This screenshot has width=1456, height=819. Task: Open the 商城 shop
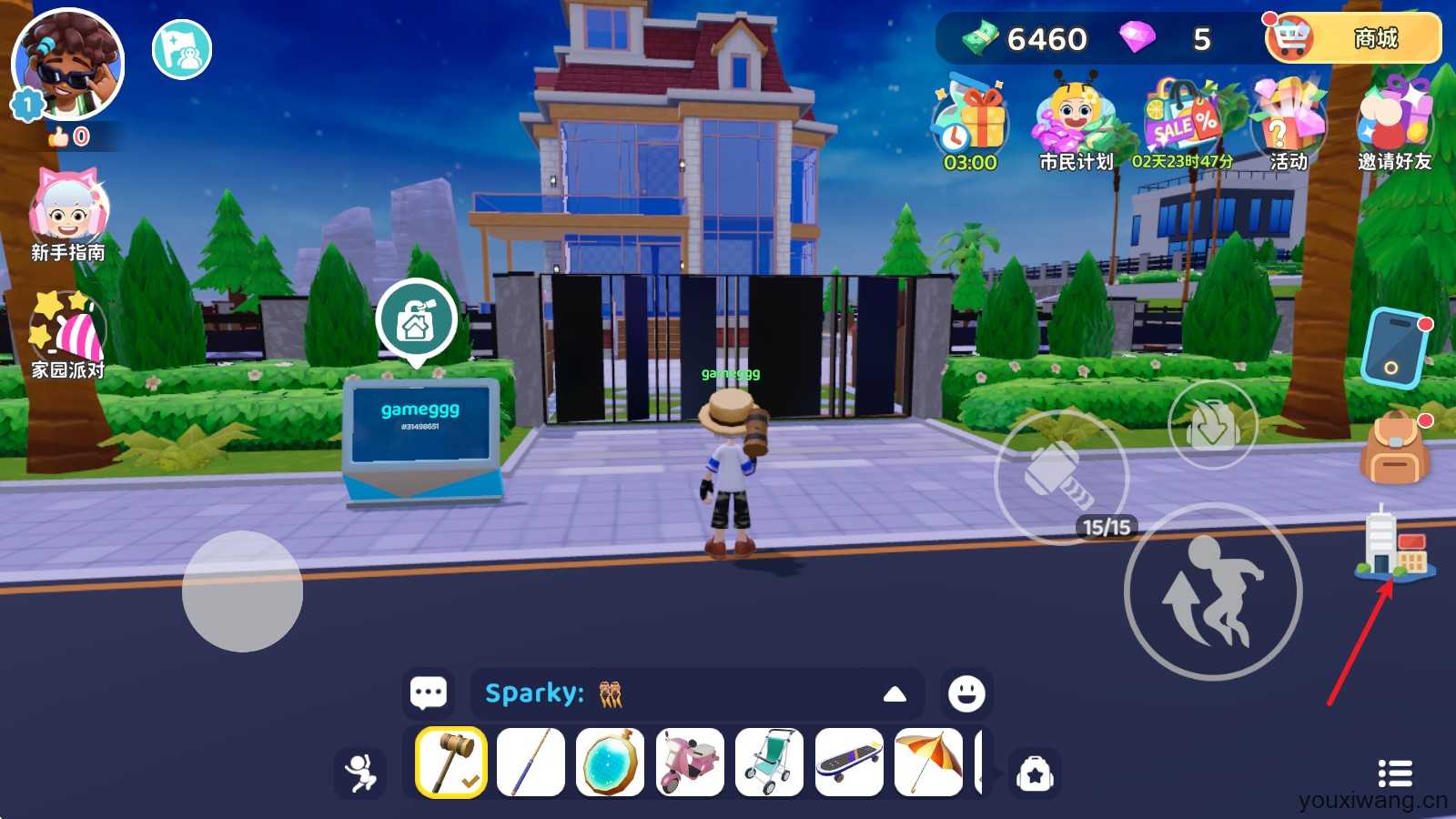[x=1354, y=38]
